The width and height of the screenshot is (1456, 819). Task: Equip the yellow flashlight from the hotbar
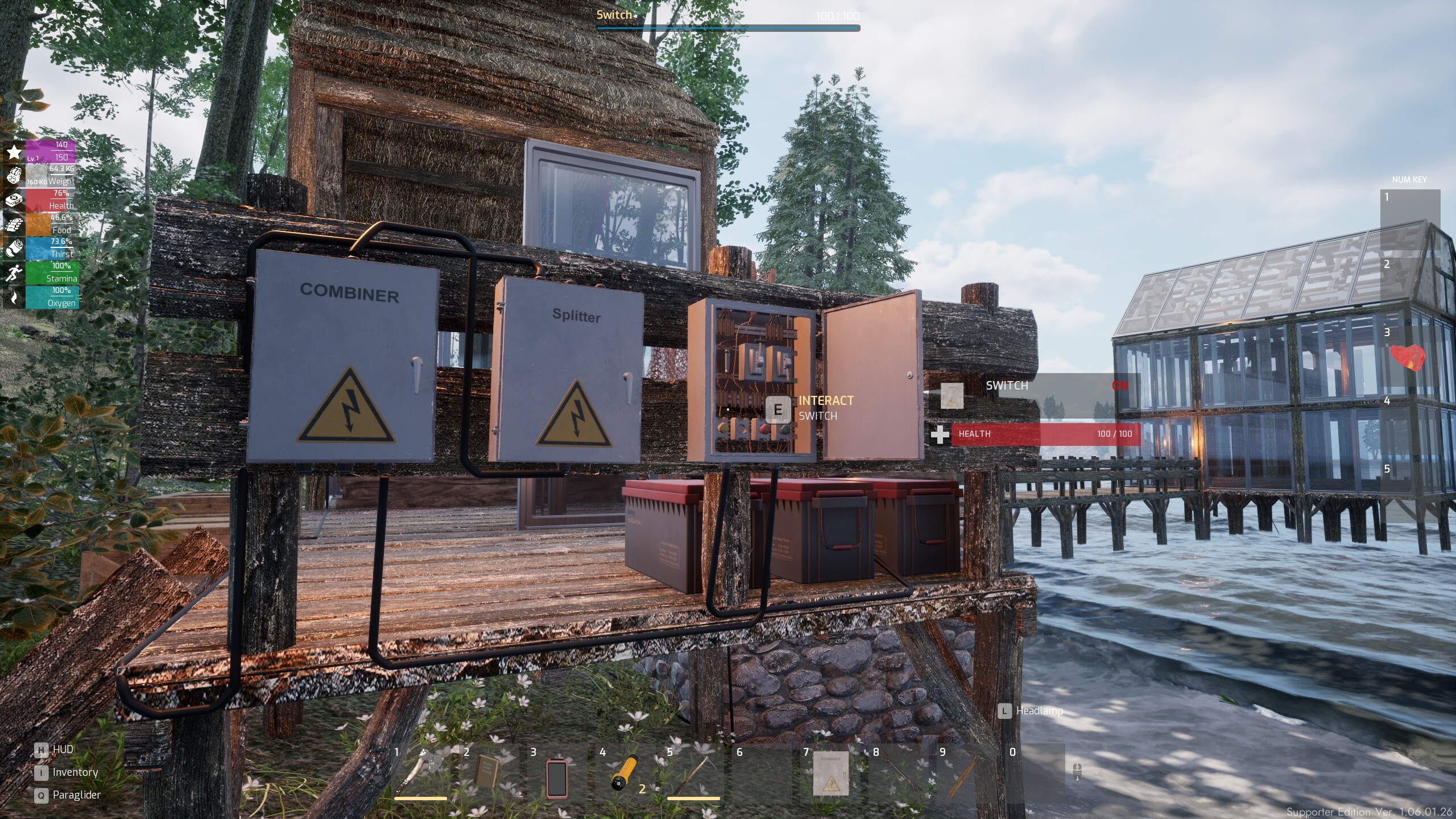(625, 773)
